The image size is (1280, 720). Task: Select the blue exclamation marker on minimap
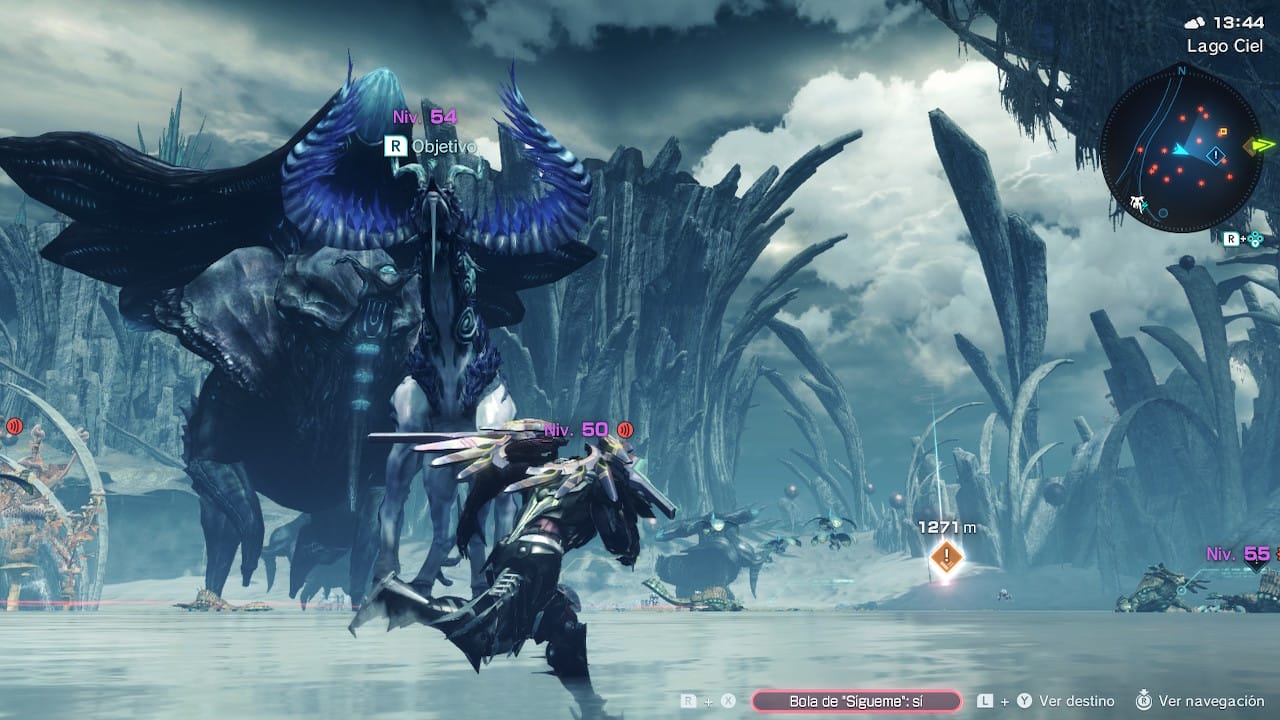click(x=1215, y=155)
